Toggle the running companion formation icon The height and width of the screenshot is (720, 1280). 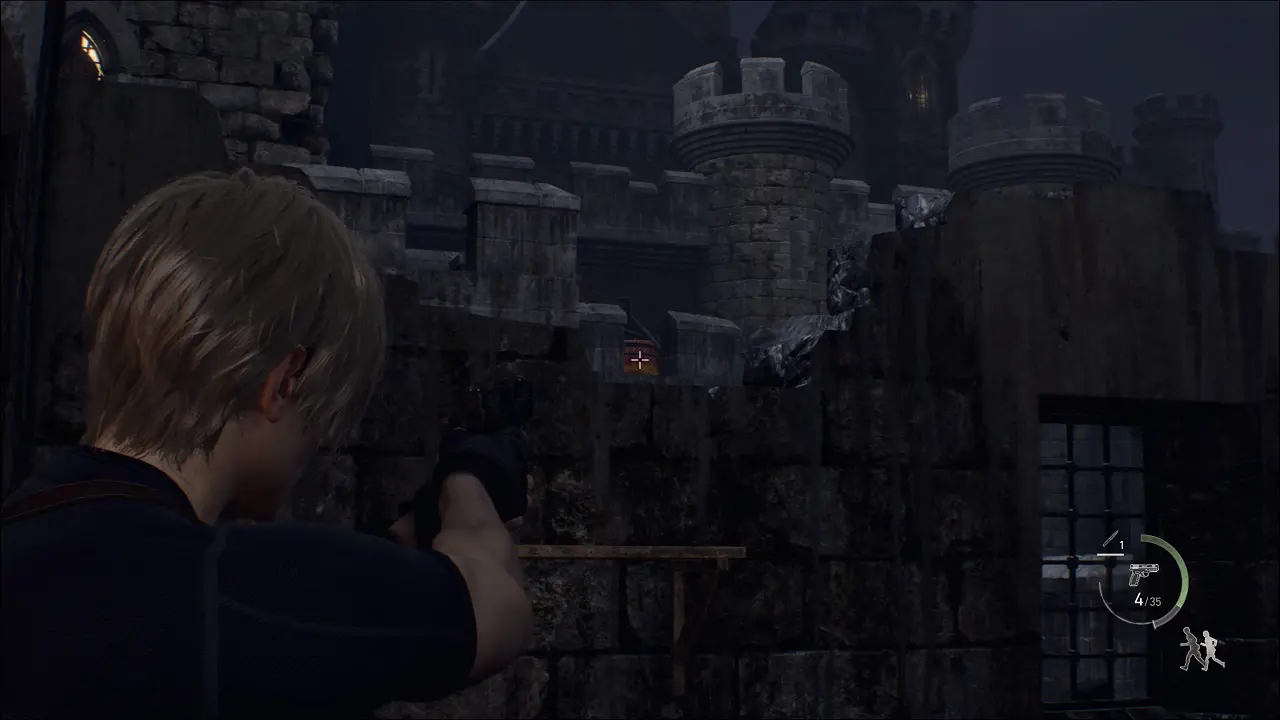pyautogui.click(x=1201, y=649)
